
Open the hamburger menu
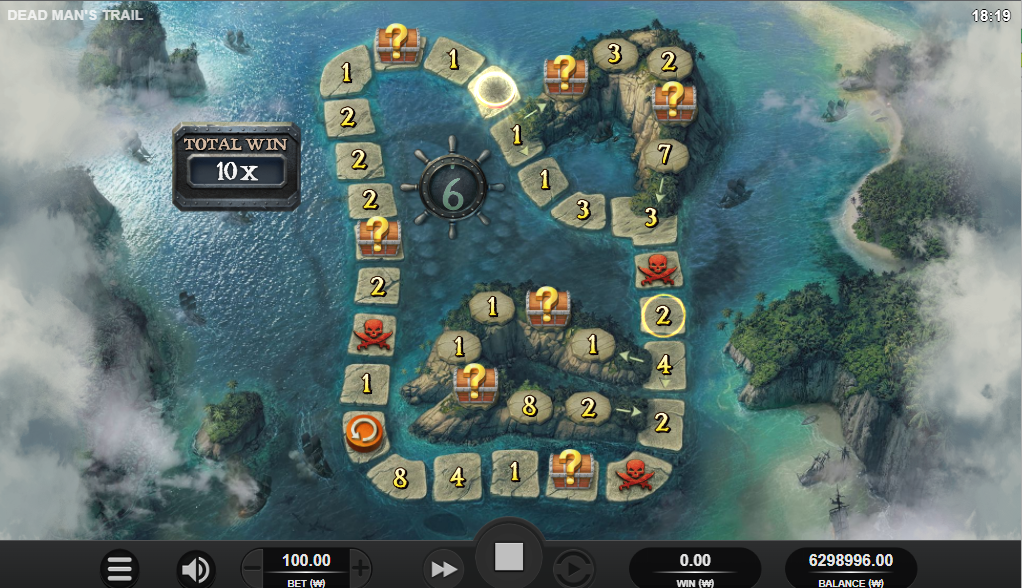pyautogui.click(x=119, y=569)
